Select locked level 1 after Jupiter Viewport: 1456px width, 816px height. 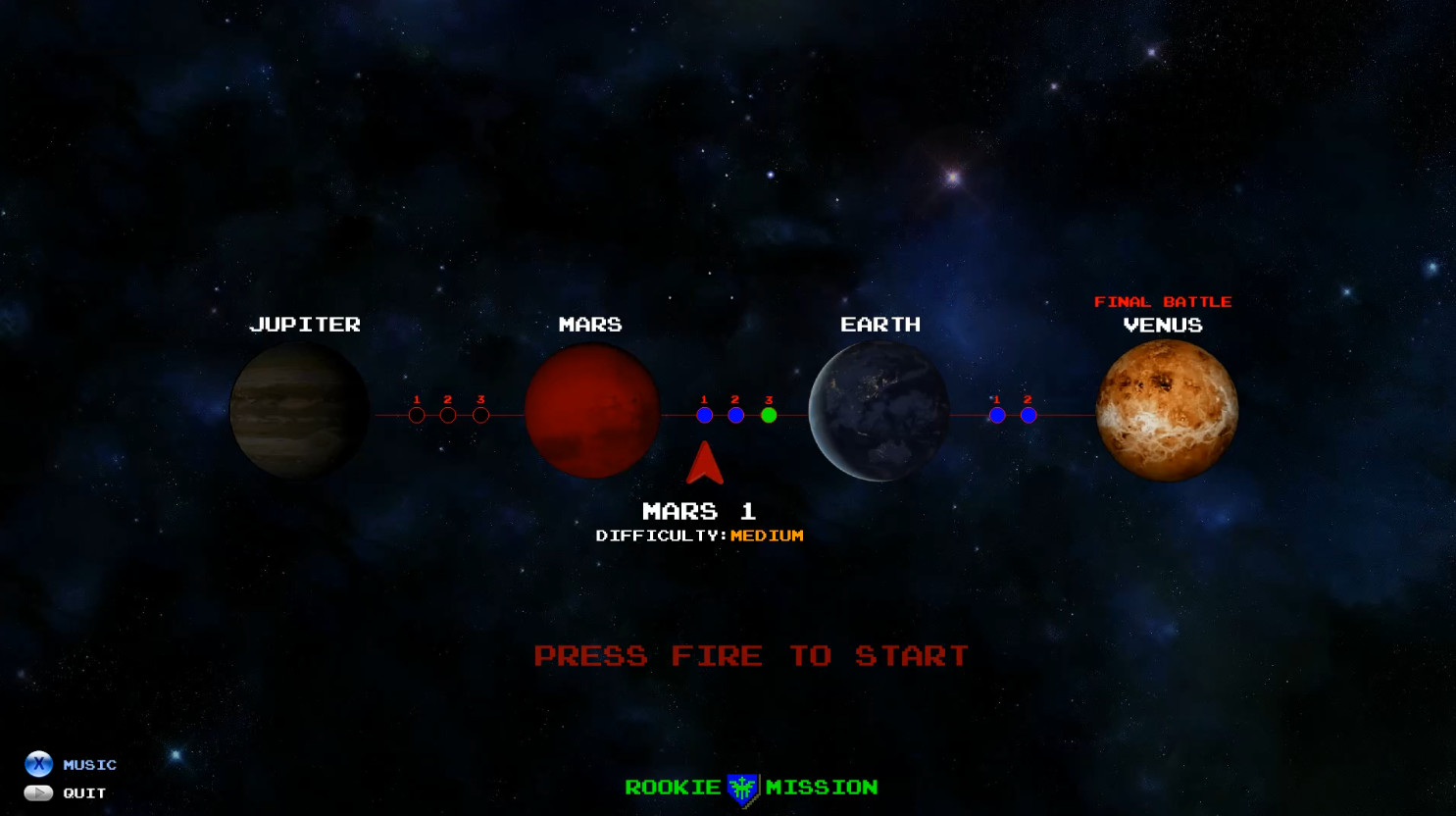tap(416, 415)
